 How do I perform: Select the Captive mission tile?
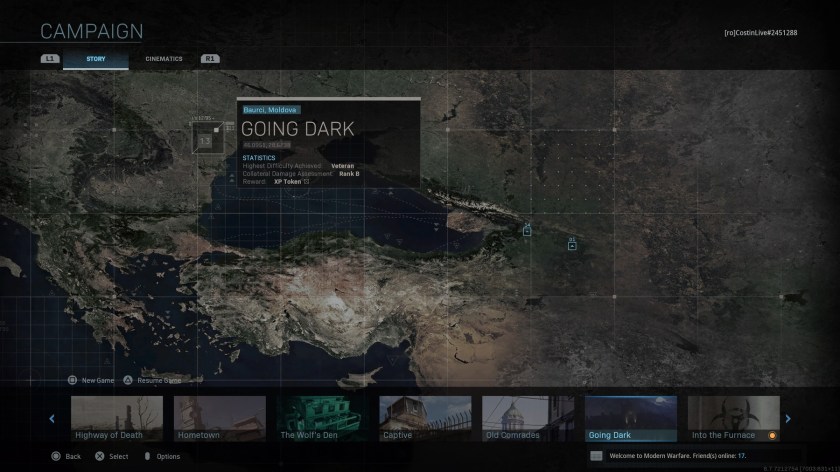coord(426,419)
